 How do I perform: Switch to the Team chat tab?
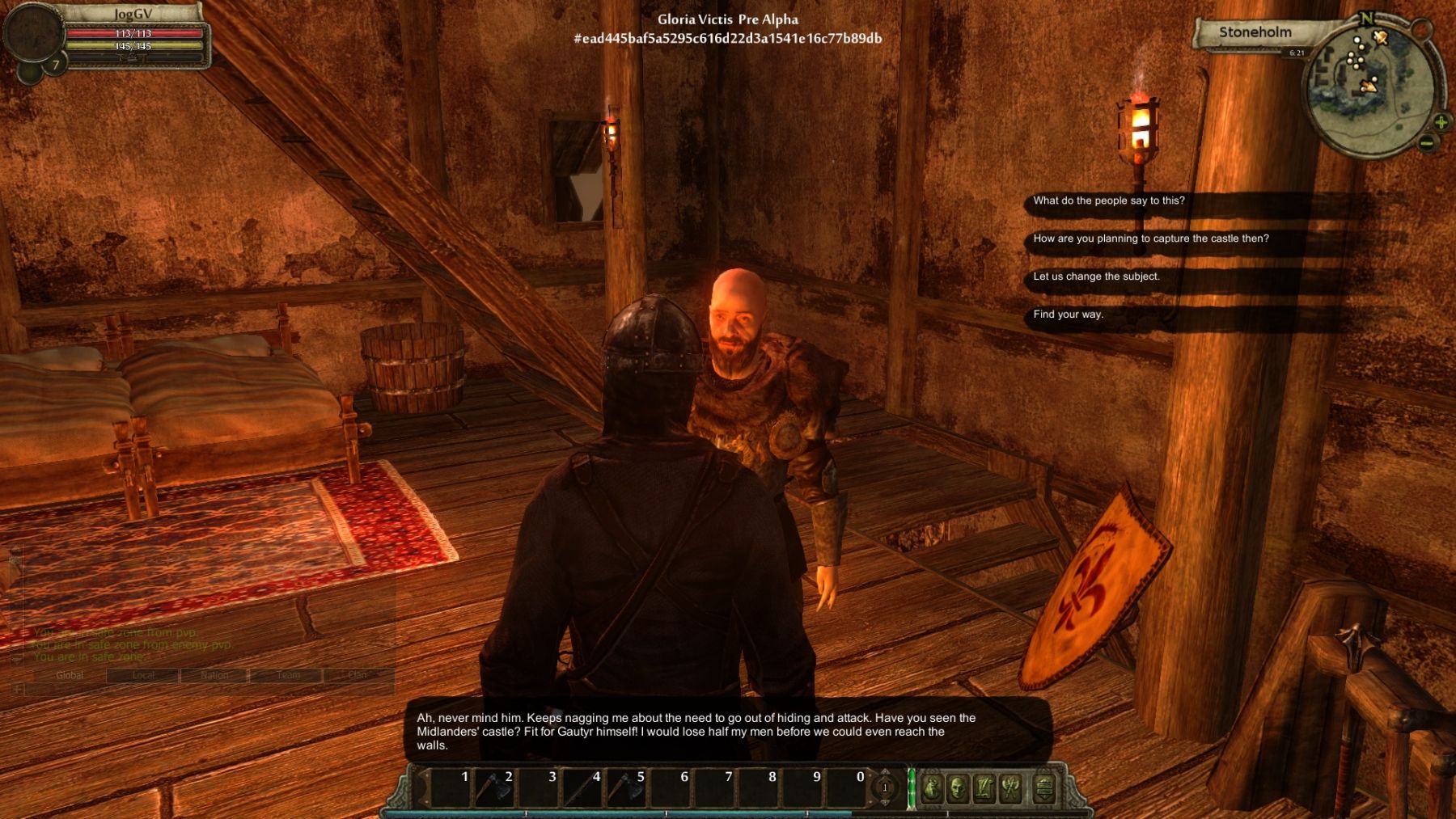288,675
